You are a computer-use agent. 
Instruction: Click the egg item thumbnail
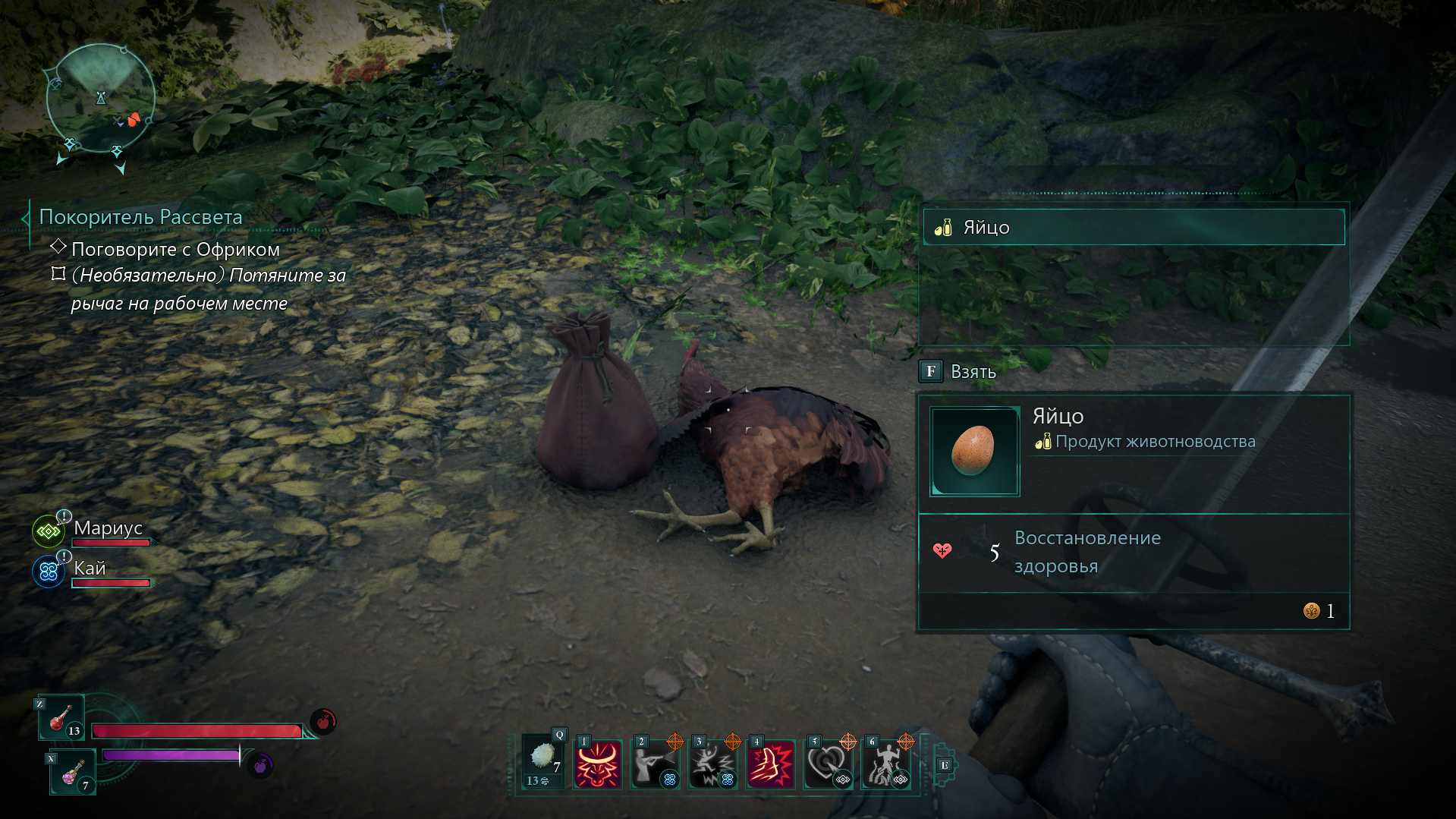[x=974, y=451]
